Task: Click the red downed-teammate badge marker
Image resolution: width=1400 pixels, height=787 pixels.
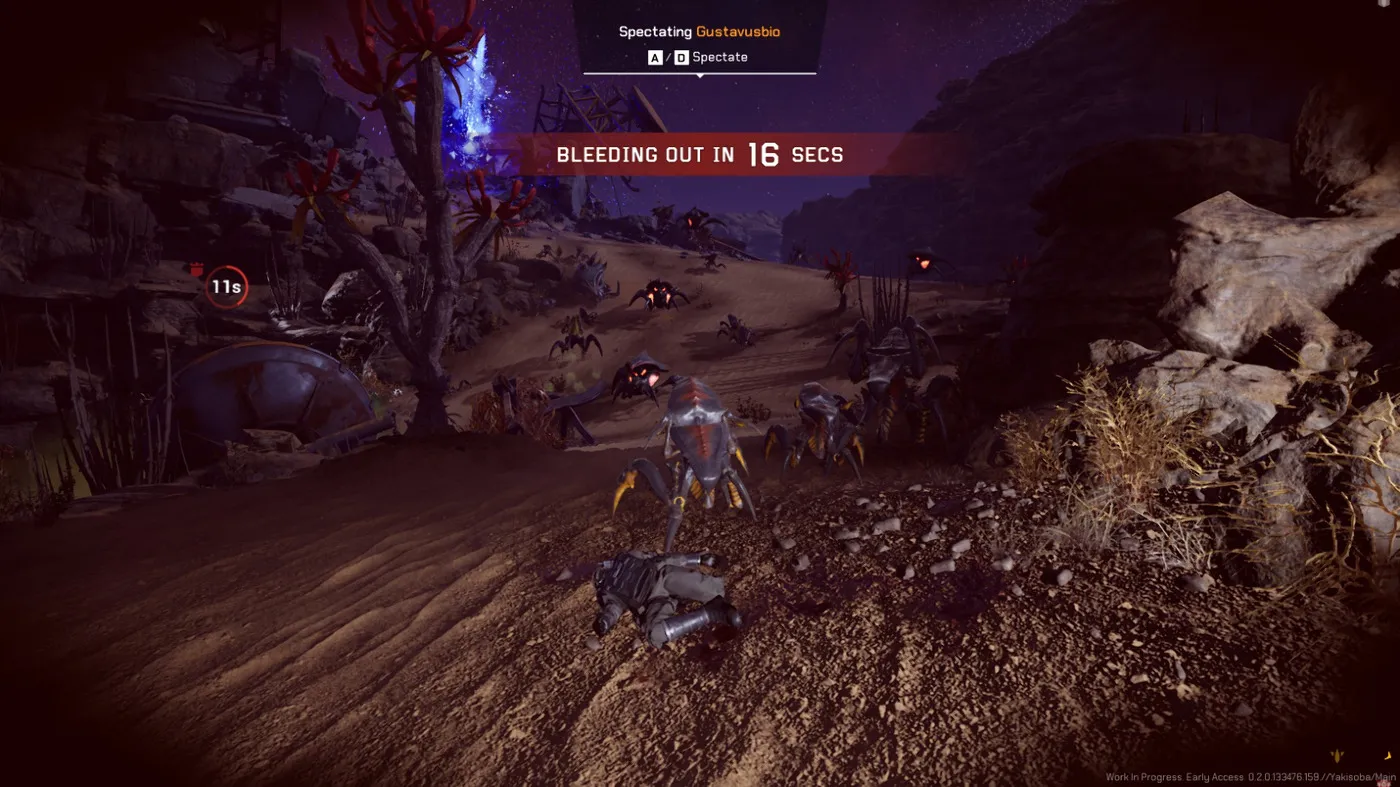Action: pyautogui.click(x=197, y=270)
